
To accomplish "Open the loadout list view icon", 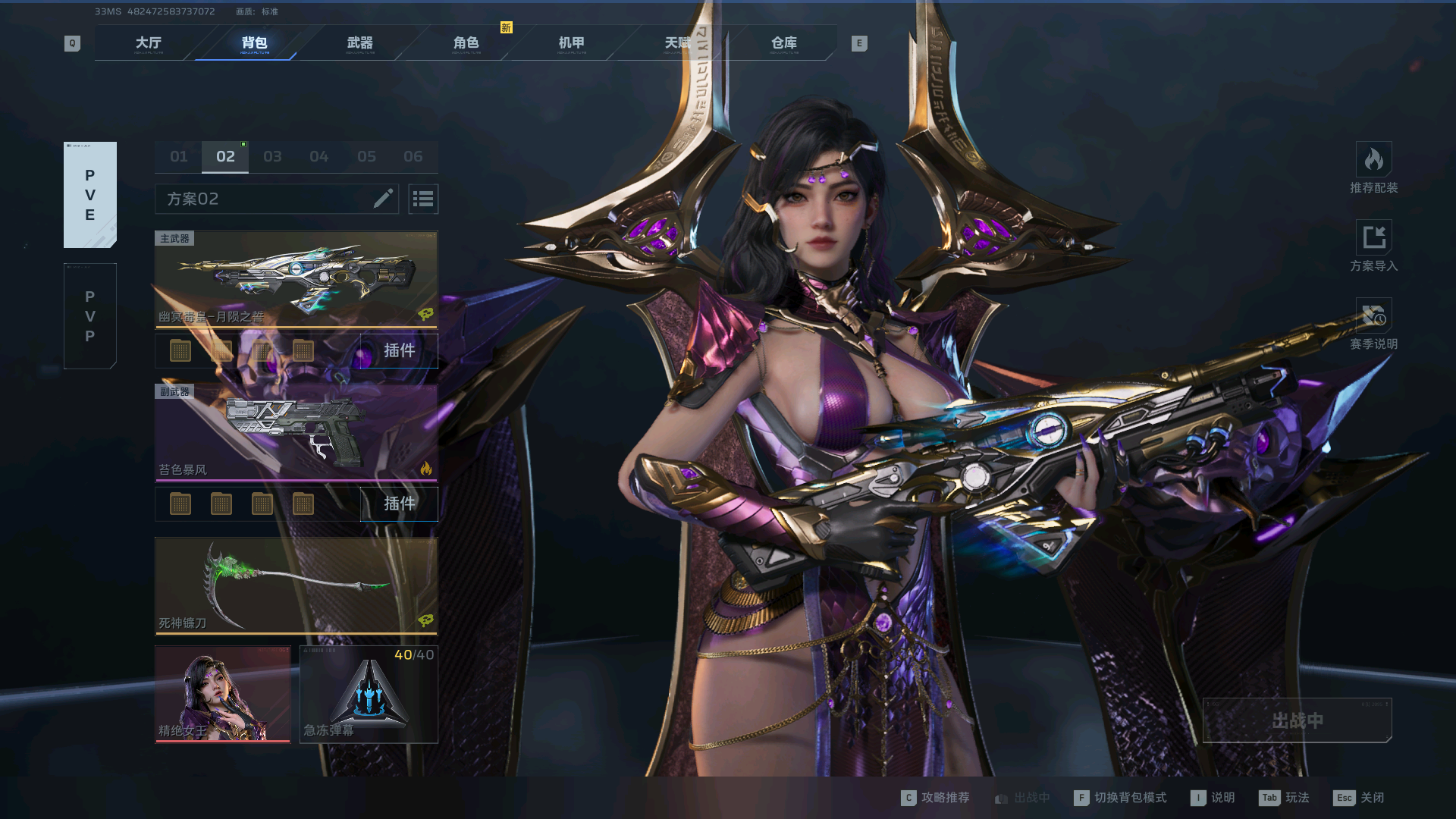I will pos(423,199).
